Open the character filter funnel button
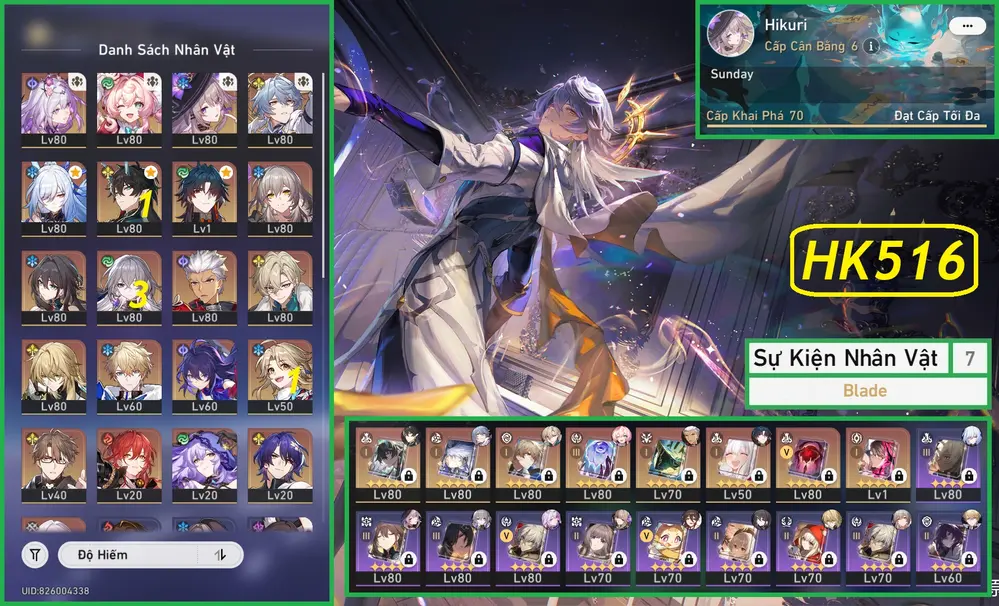The width and height of the screenshot is (999, 606). (x=35, y=555)
